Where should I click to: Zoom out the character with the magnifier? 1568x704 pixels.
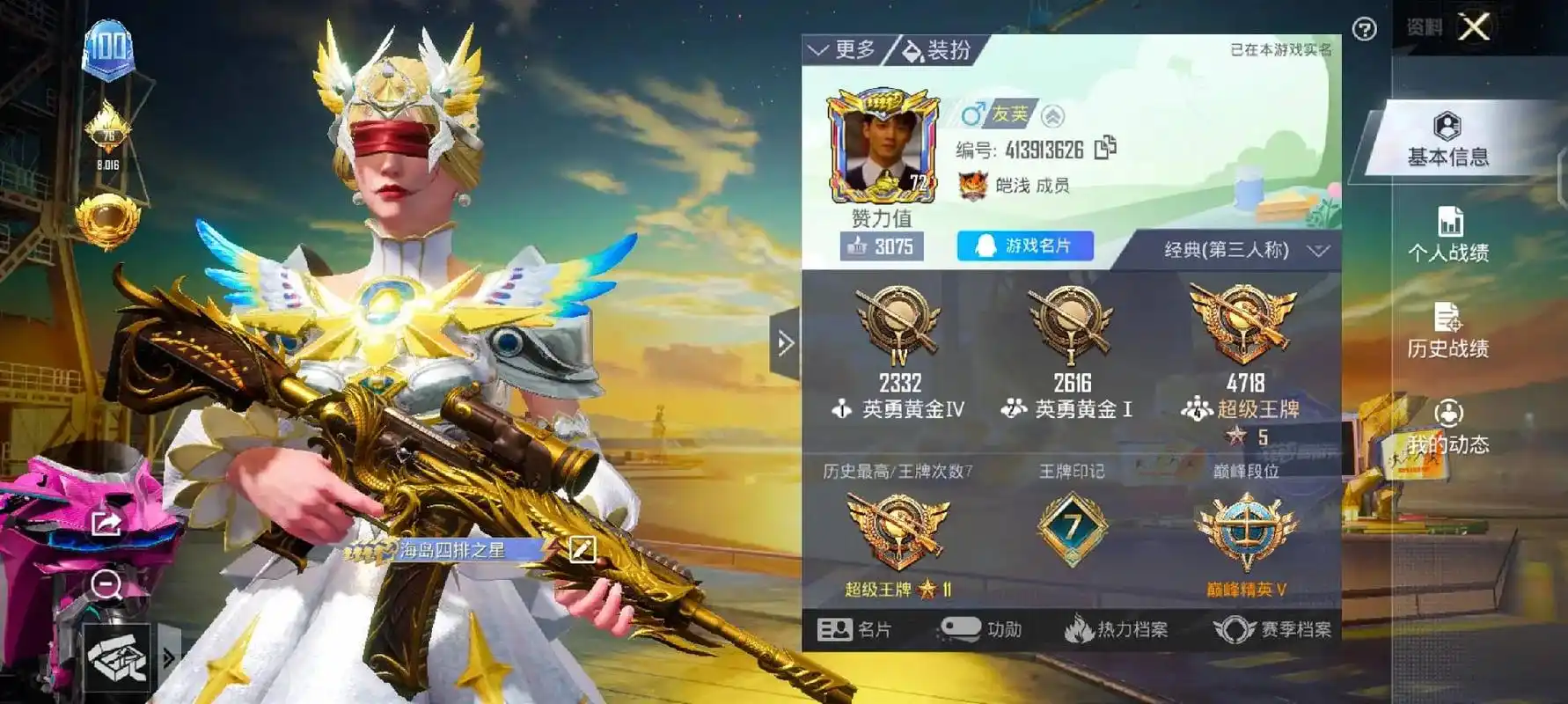point(106,584)
